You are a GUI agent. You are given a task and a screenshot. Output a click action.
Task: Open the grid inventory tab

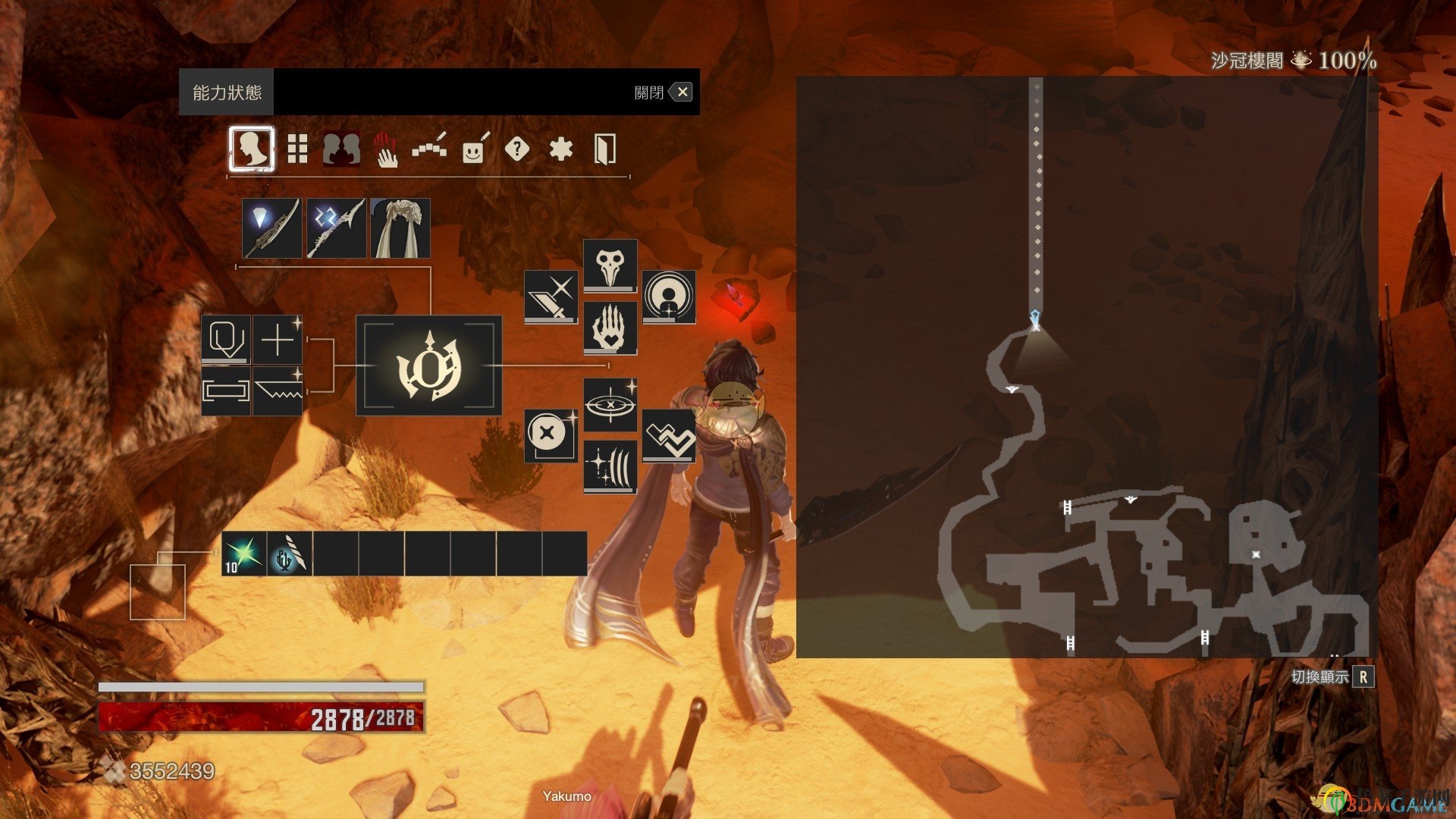[x=297, y=149]
